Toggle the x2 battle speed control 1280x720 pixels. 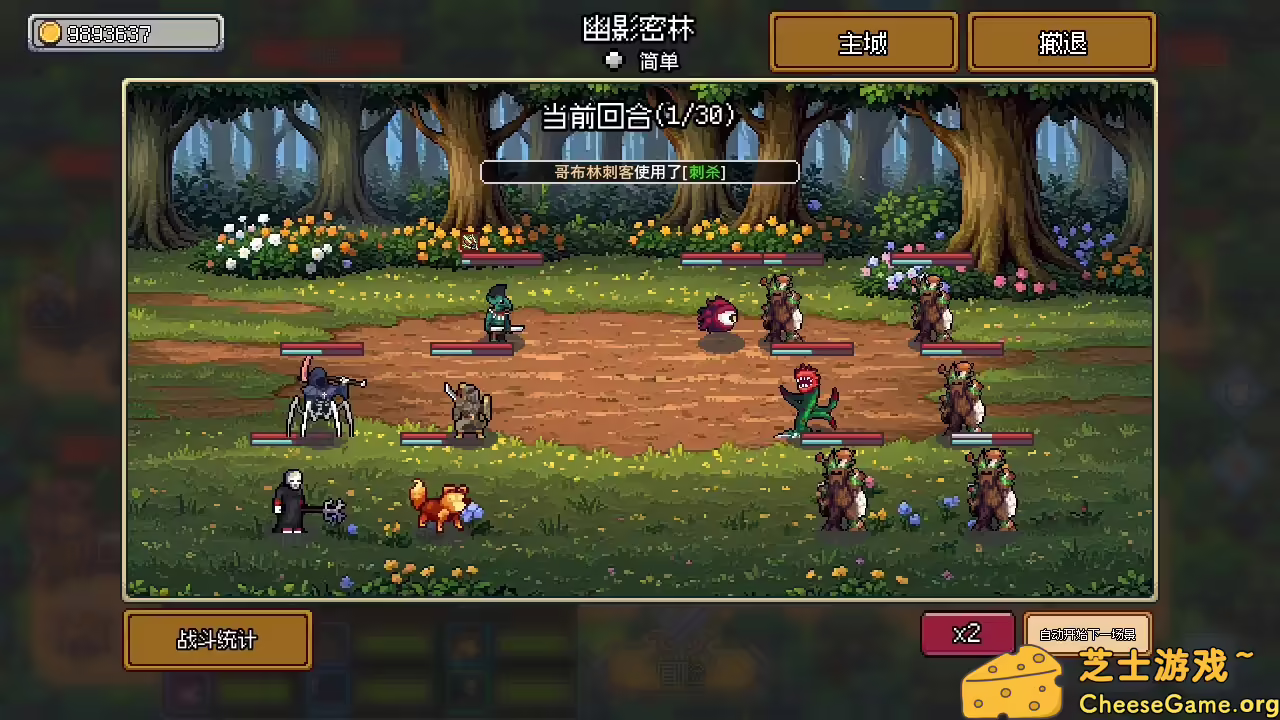click(x=967, y=633)
